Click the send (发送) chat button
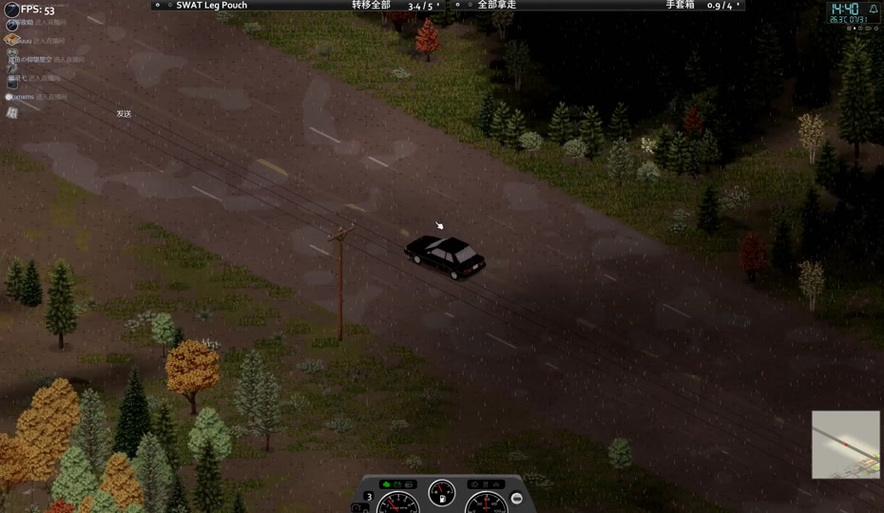The width and height of the screenshot is (884, 513). (124, 114)
